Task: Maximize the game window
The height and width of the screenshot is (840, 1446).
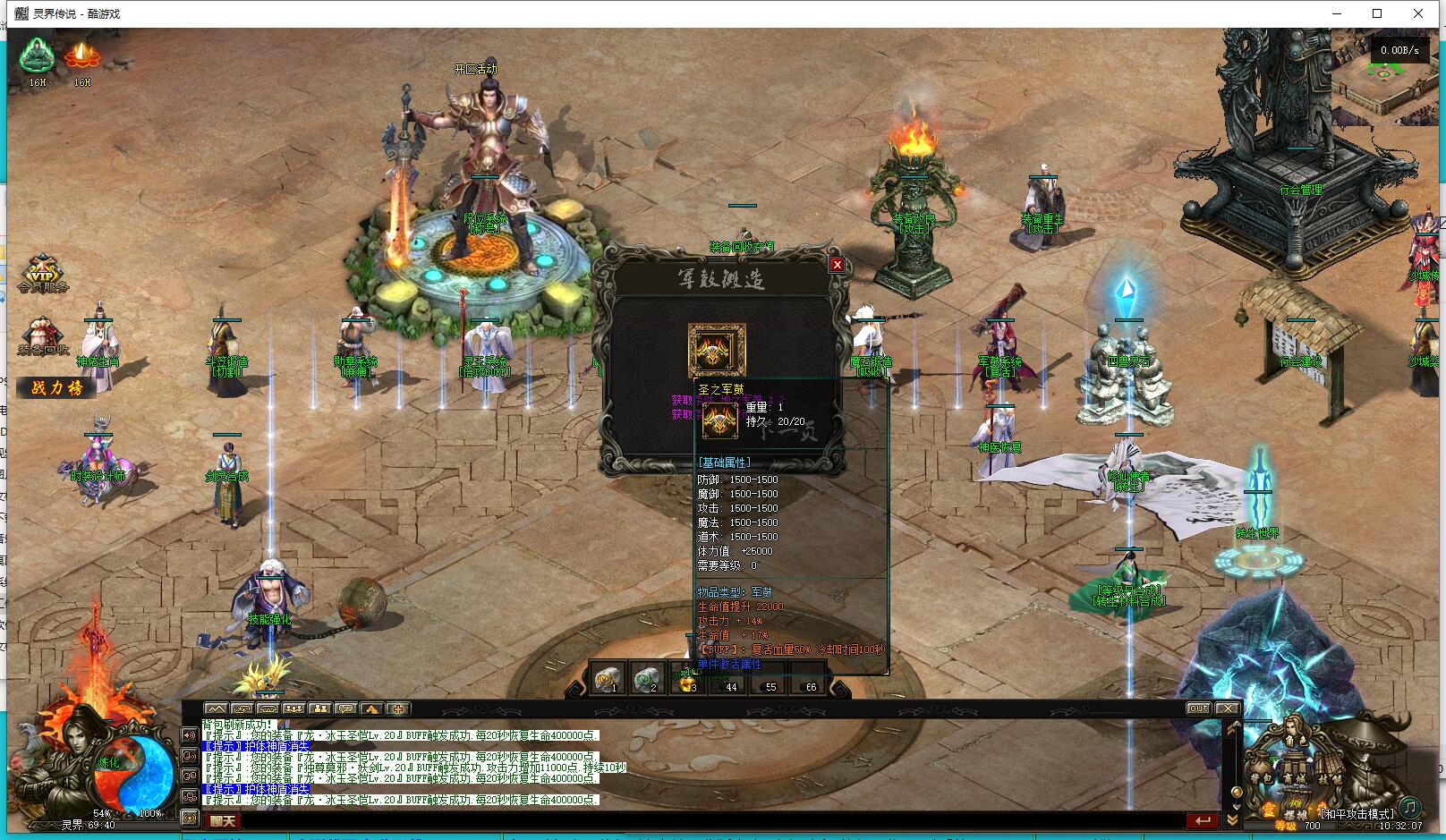Action: tap(1377, 13)
